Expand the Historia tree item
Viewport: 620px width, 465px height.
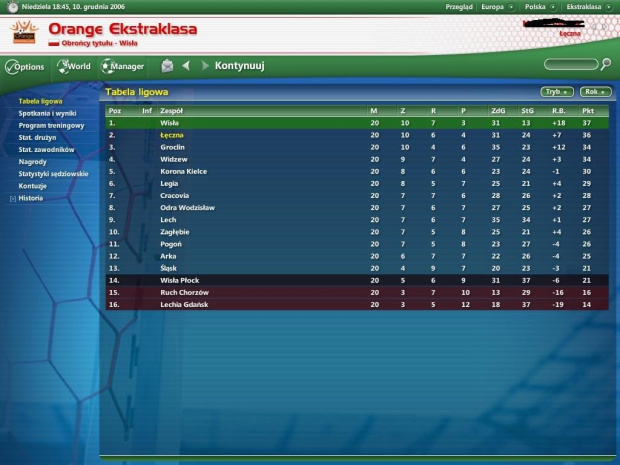(x=12, y=198)
